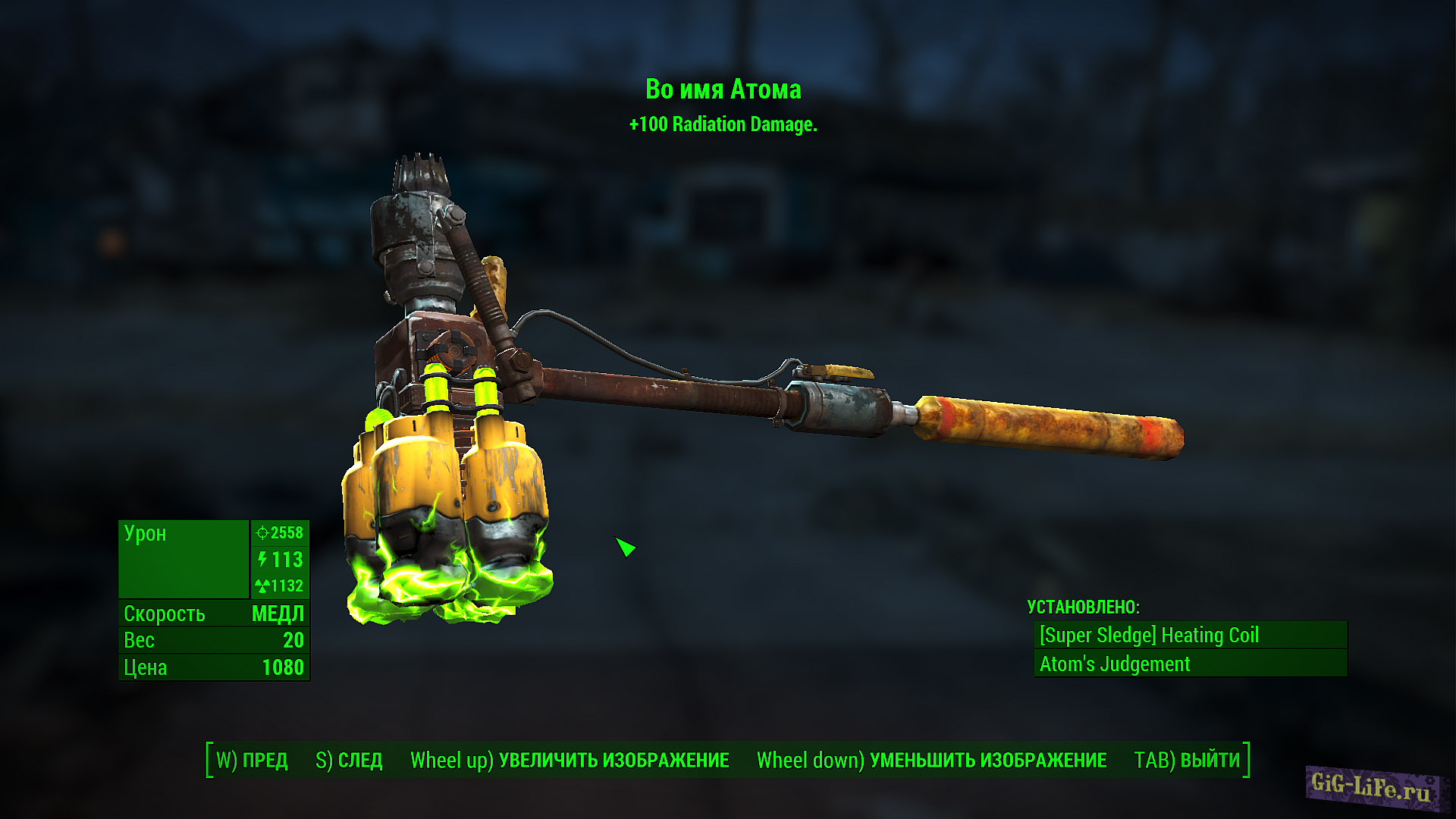1456x819 pixels.
Task: Go to previous item with ПРЕД
Action: 253,760
